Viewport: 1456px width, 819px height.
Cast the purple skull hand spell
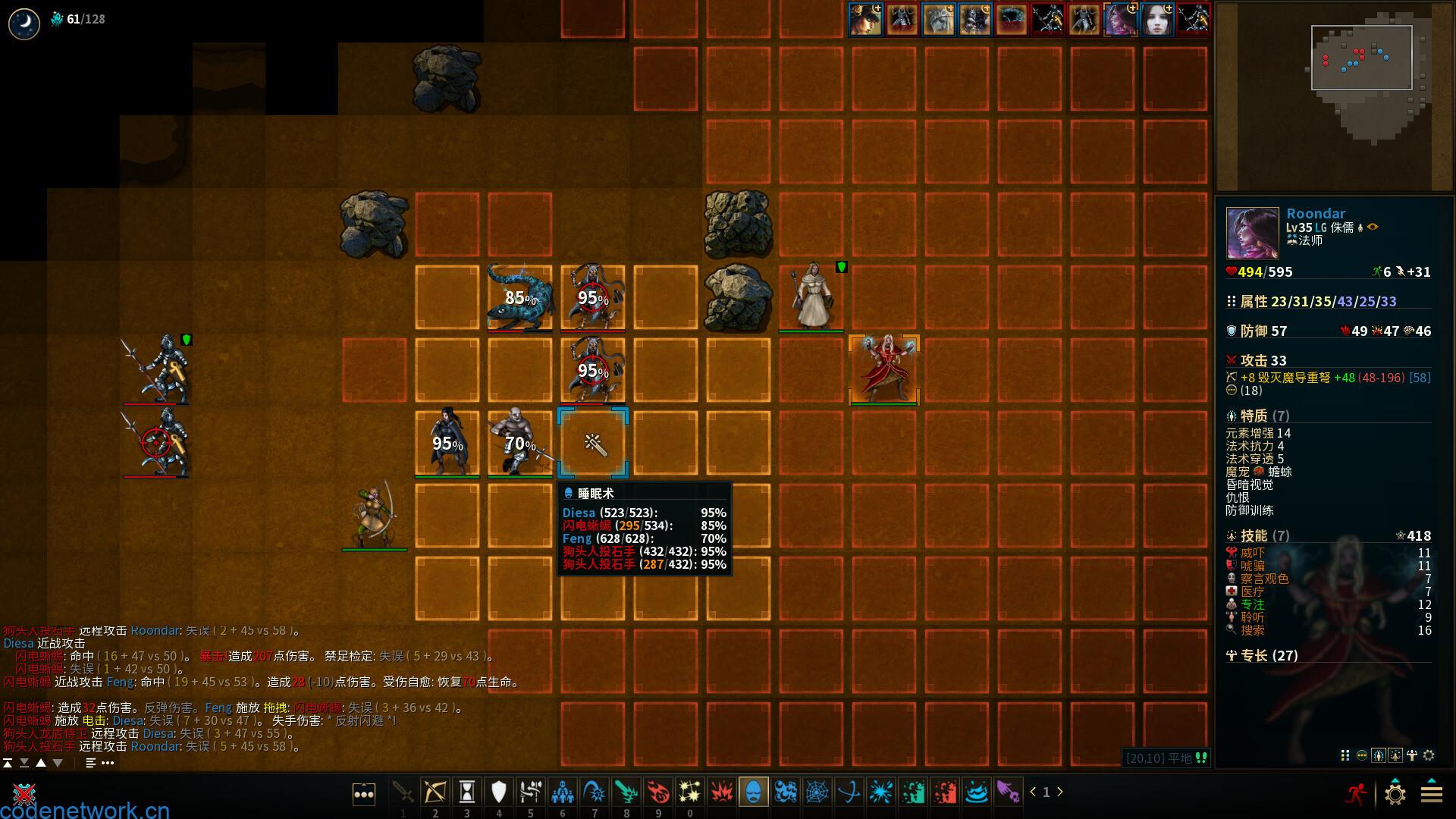click(1008, 792)
